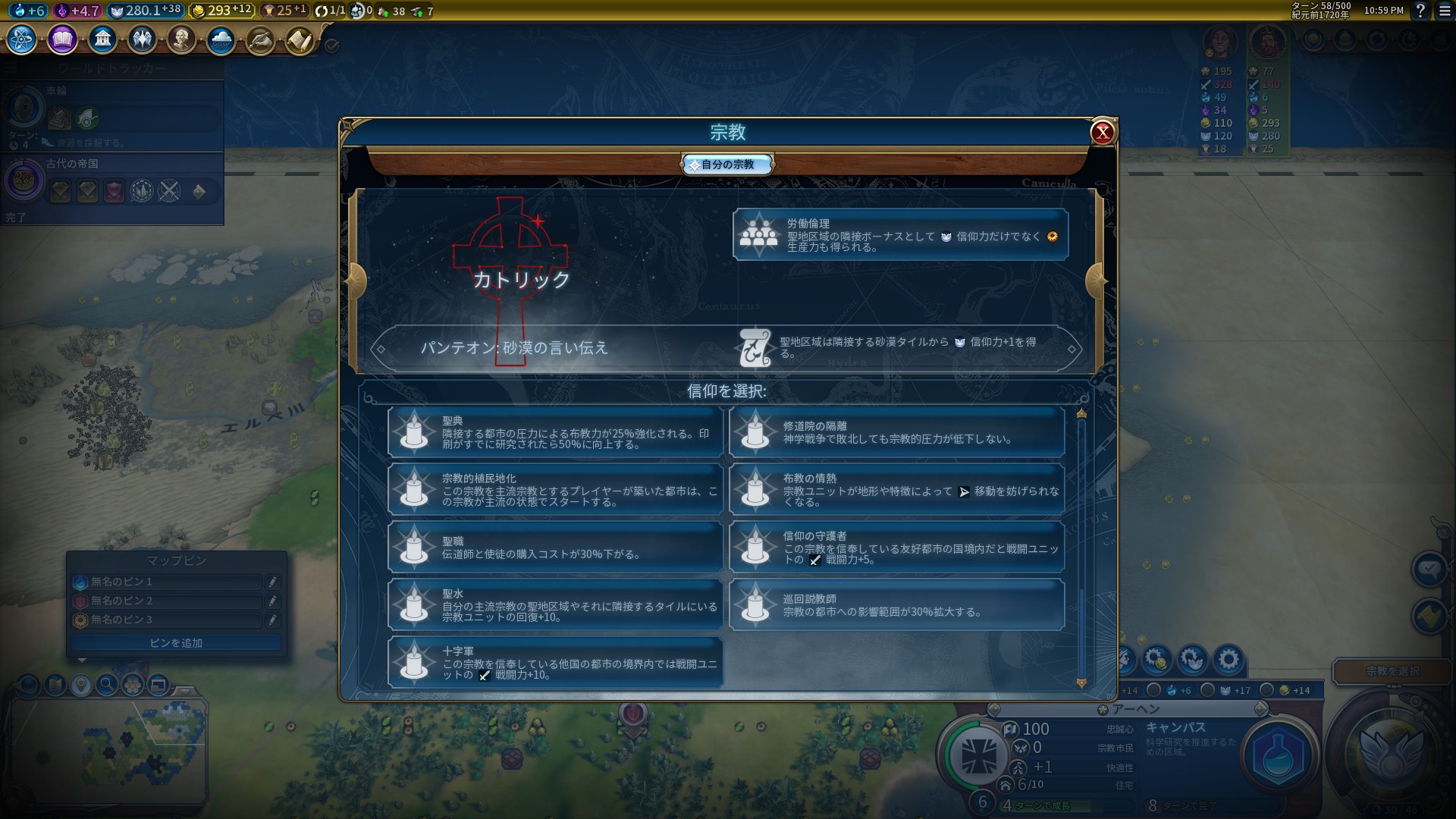The image size is (1456, 819).
Task: Open the technology tree atom icon
Action: coord(22,39)
